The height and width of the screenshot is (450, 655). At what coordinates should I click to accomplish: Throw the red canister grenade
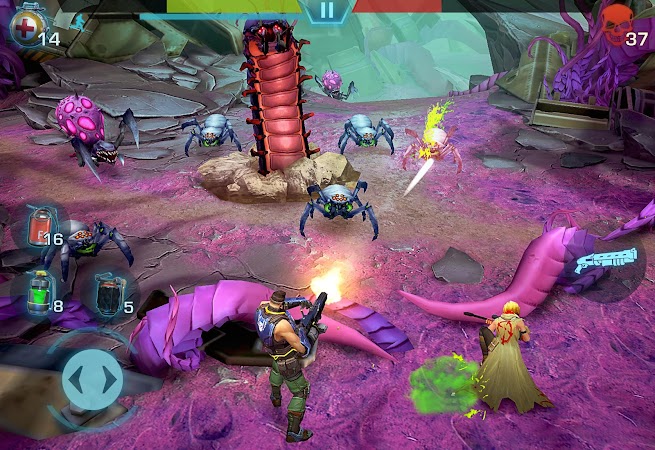[38, 226]
